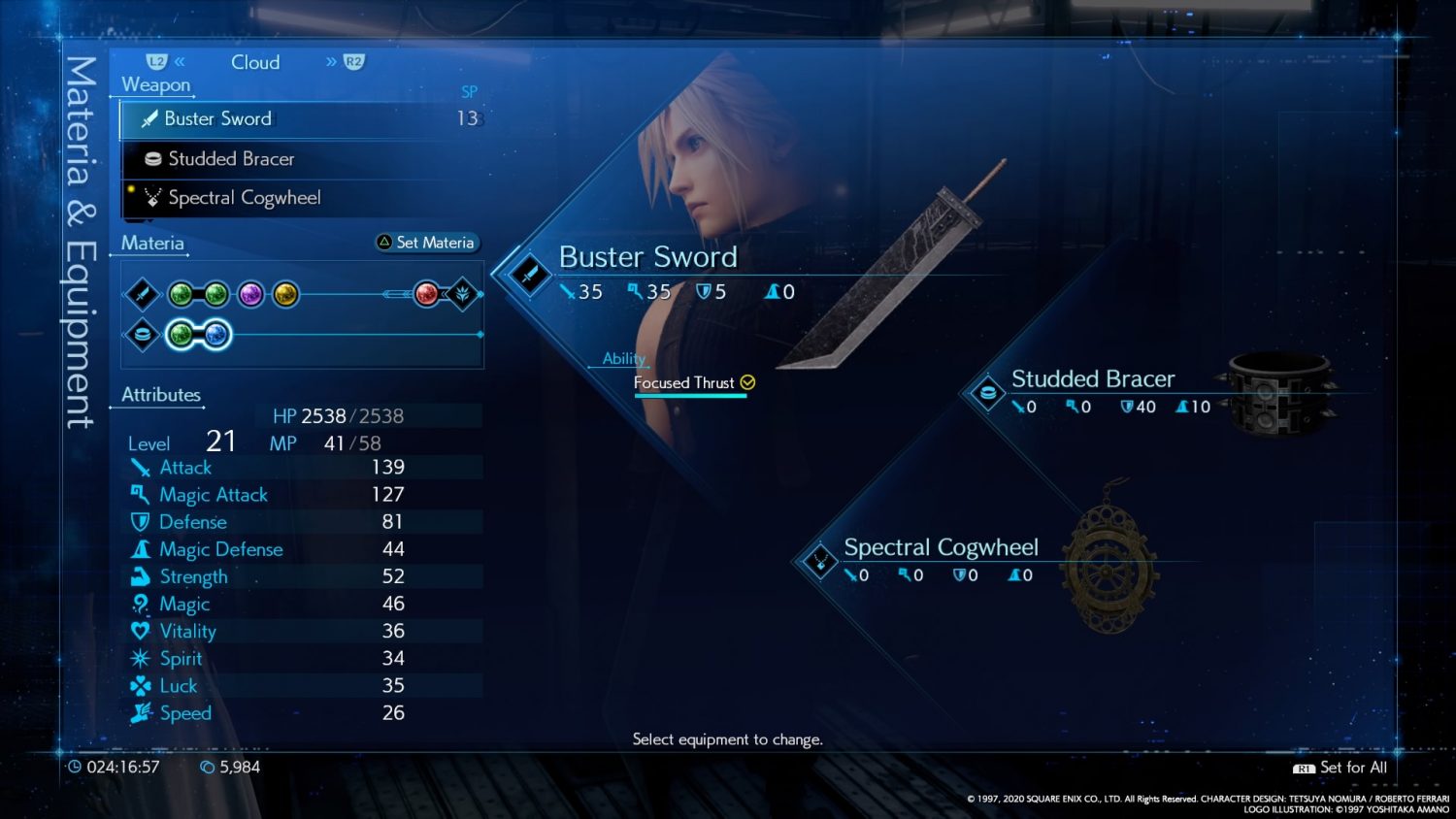Switch to next character with right arrows
The width and height of the screenshot is (1456, 819).
click(345, 62)
